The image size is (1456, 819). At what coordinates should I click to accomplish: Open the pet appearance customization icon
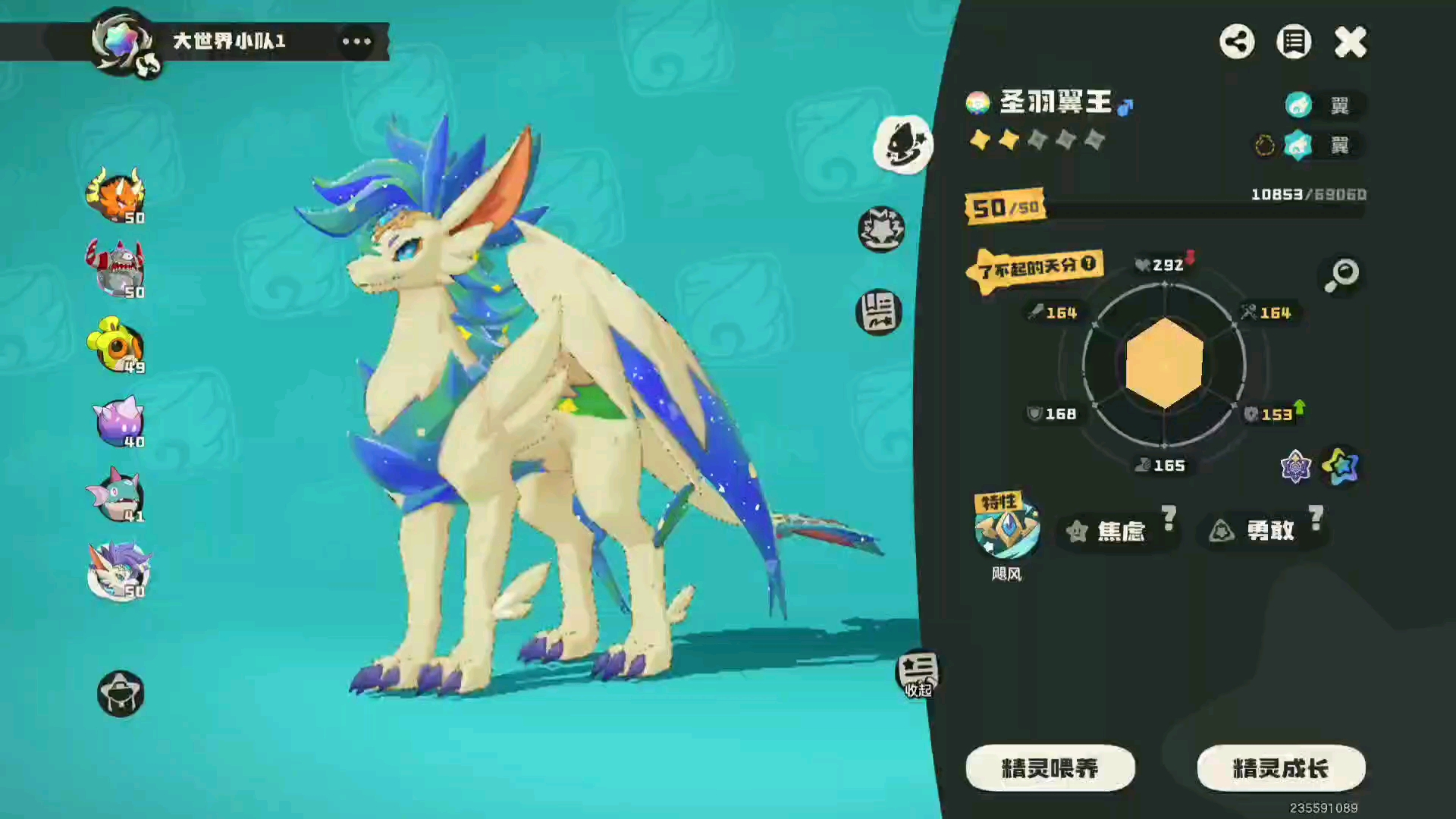click(902, 144)
